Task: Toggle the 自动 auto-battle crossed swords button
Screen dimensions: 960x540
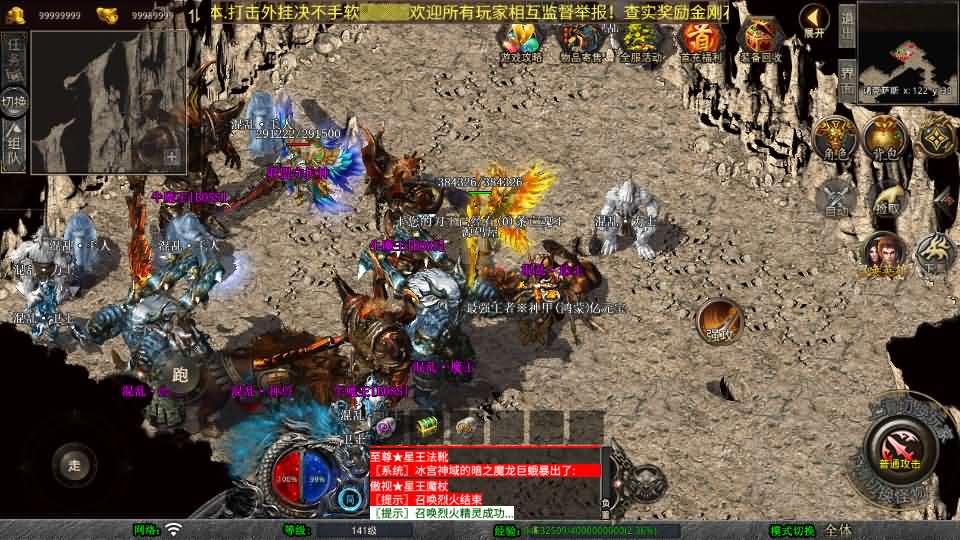Action: pyautogui.click(x=835, y=195)
